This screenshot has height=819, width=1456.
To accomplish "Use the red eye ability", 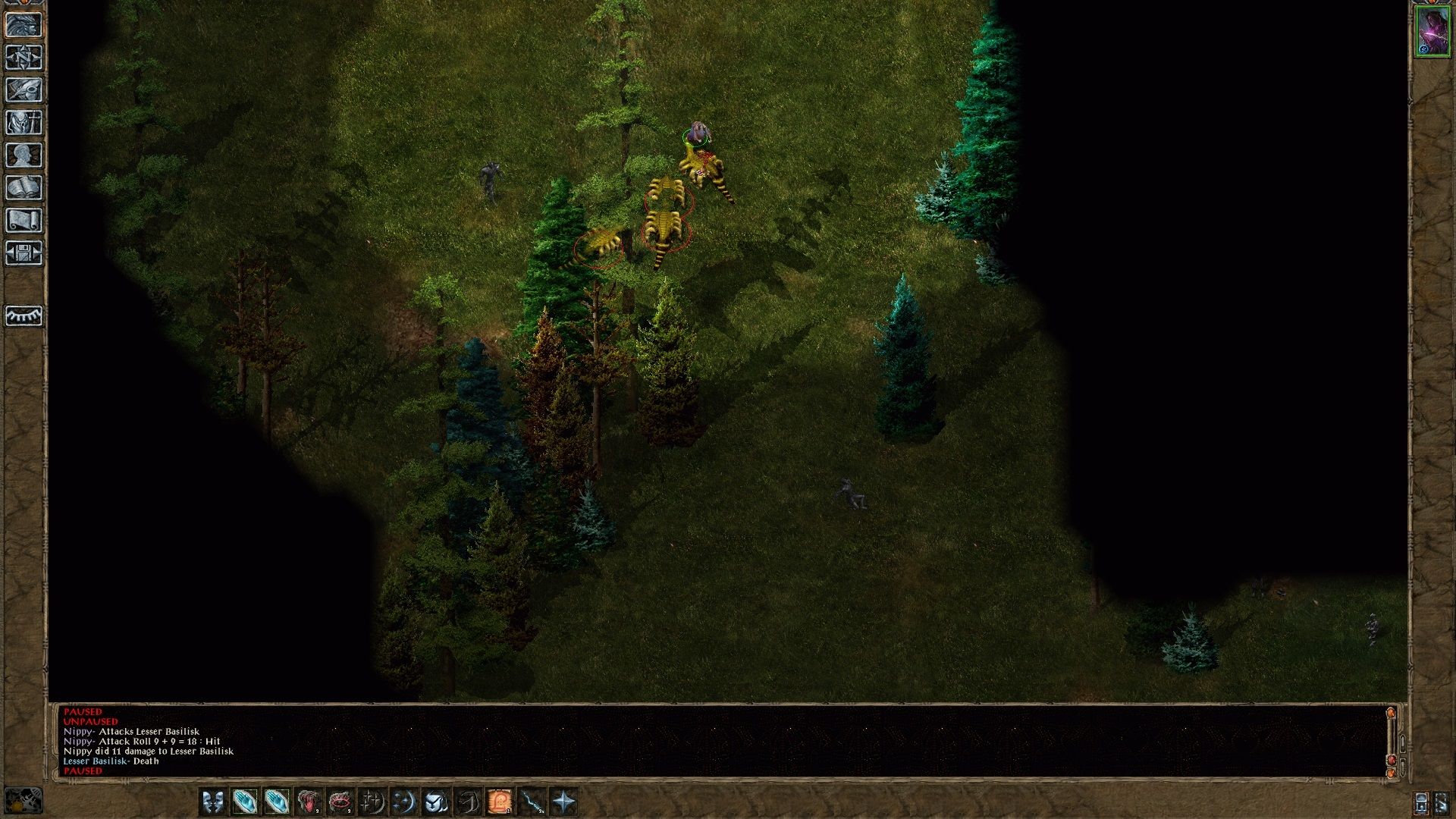I will (x=340, y=802).
